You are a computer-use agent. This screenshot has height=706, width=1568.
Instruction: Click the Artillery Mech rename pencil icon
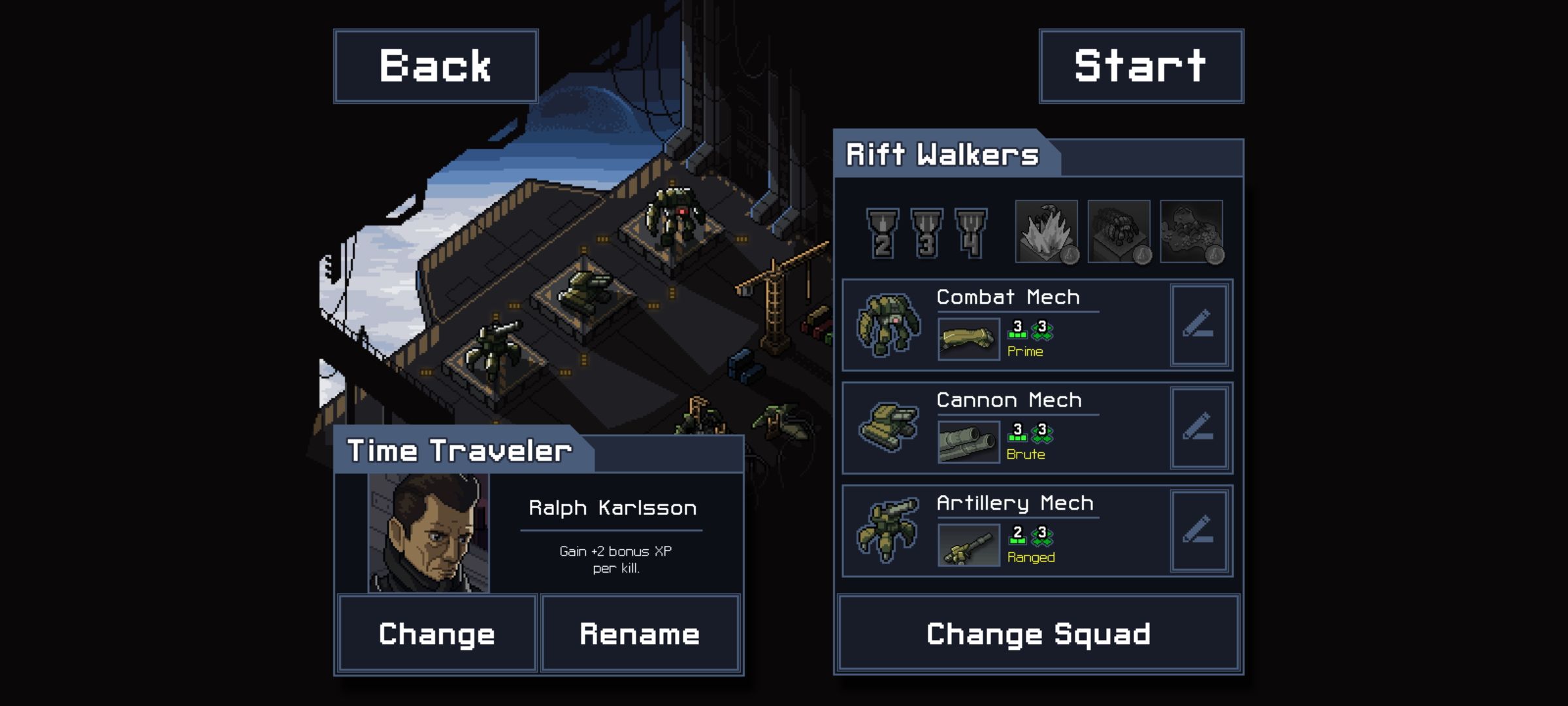[x=1200, y=531]
